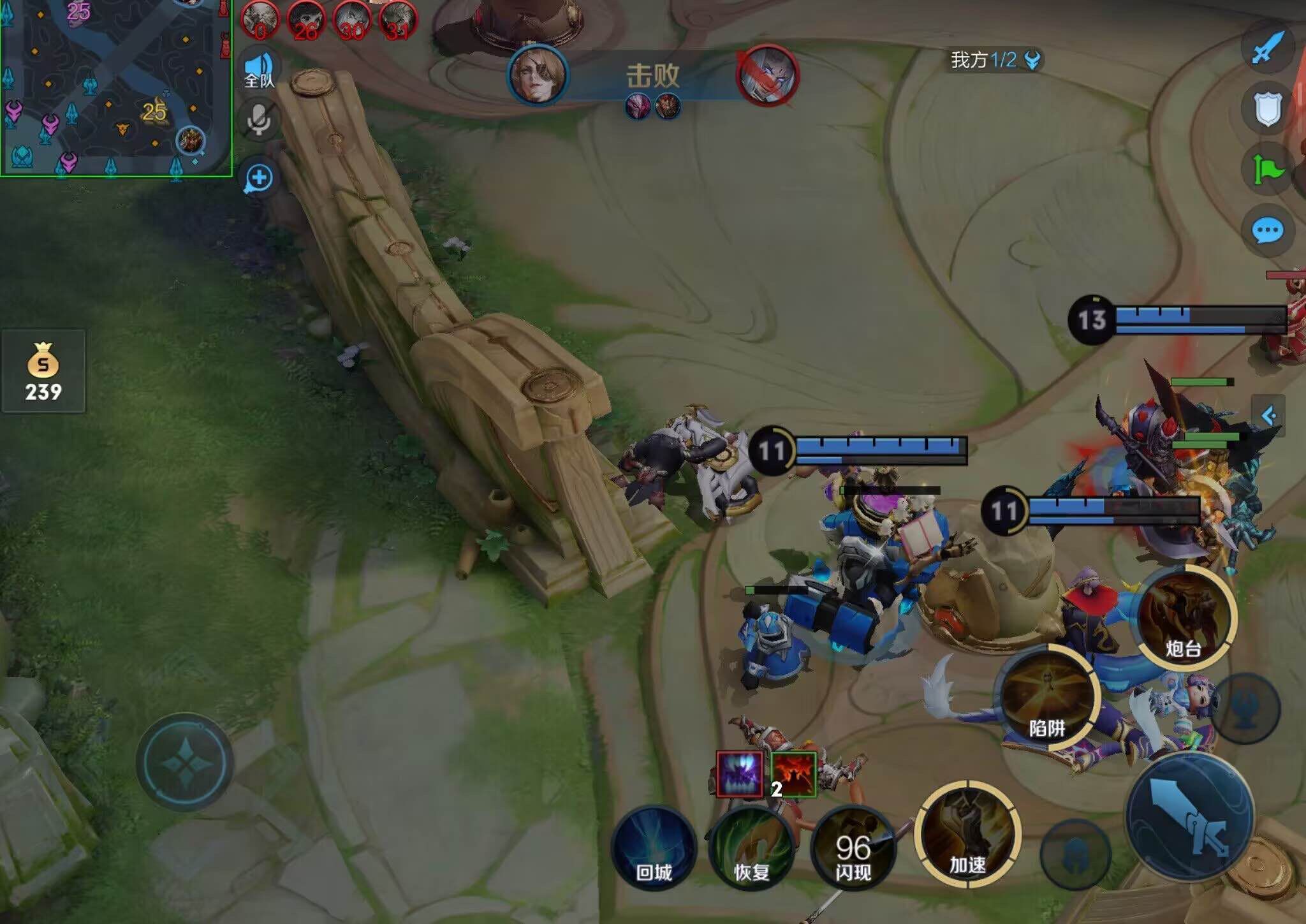Image resolution: width=1306 pixels, height=924 pixels.
Task: Cast the 闪现 flash spell
Action: [853, 849]
